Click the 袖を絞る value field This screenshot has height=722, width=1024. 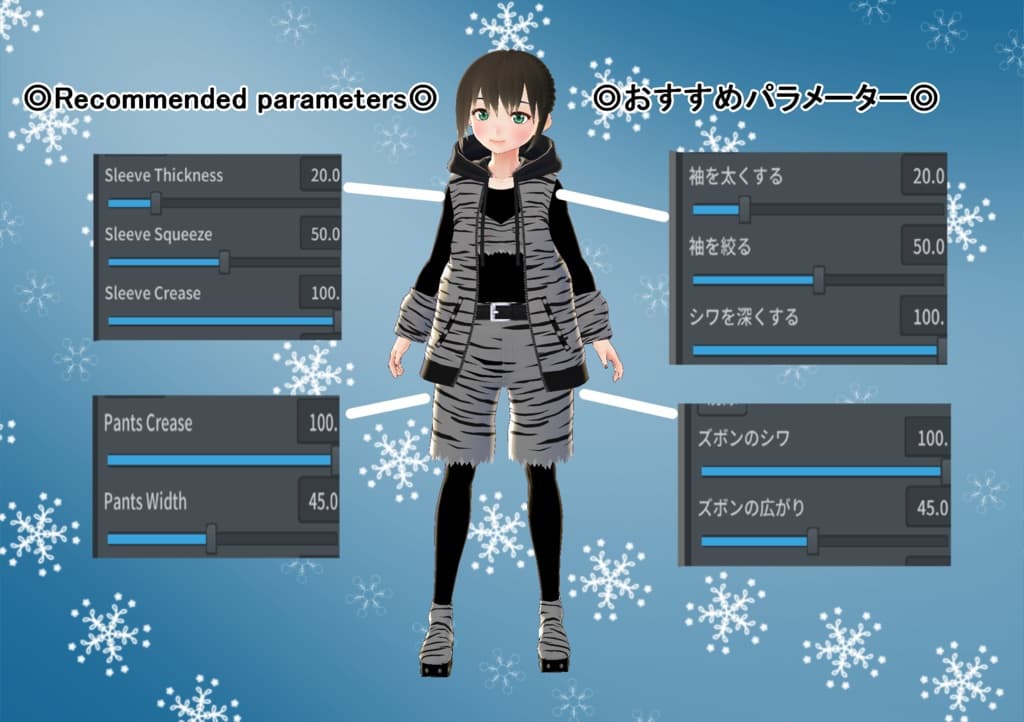tap(925, 246)
